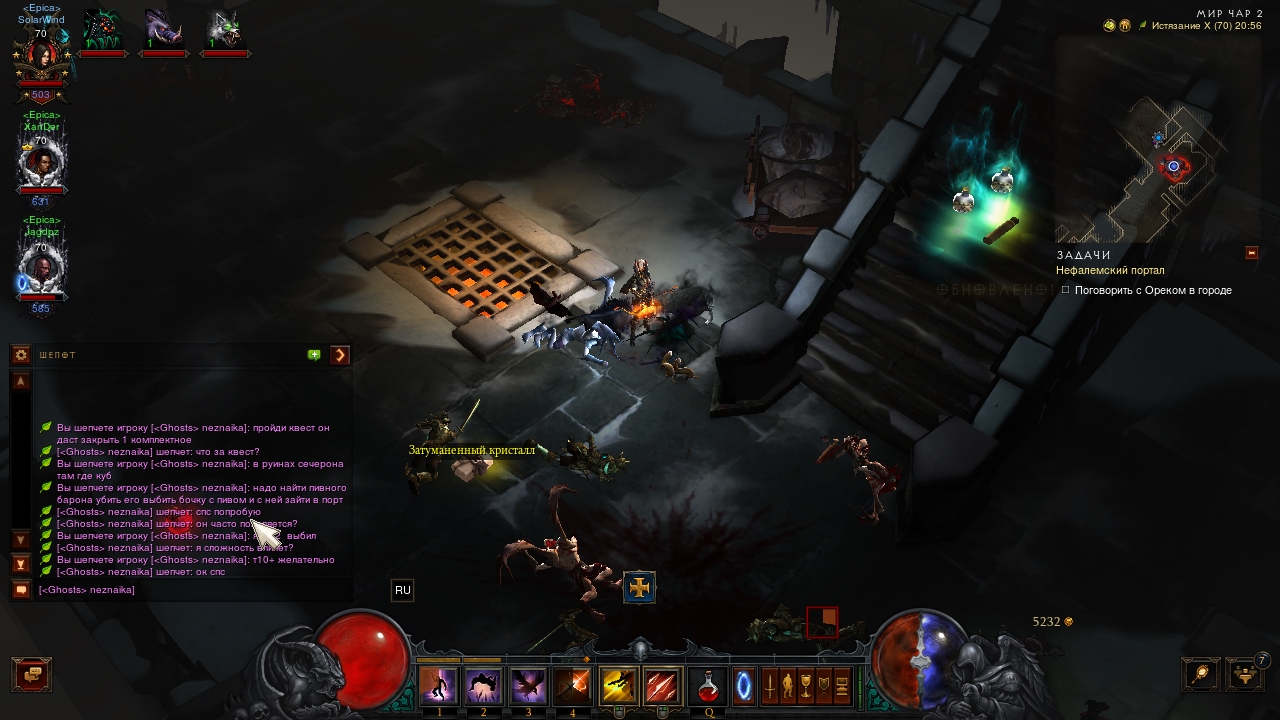Open the character figure menu button
The image size is (1280, 720).
788,686
